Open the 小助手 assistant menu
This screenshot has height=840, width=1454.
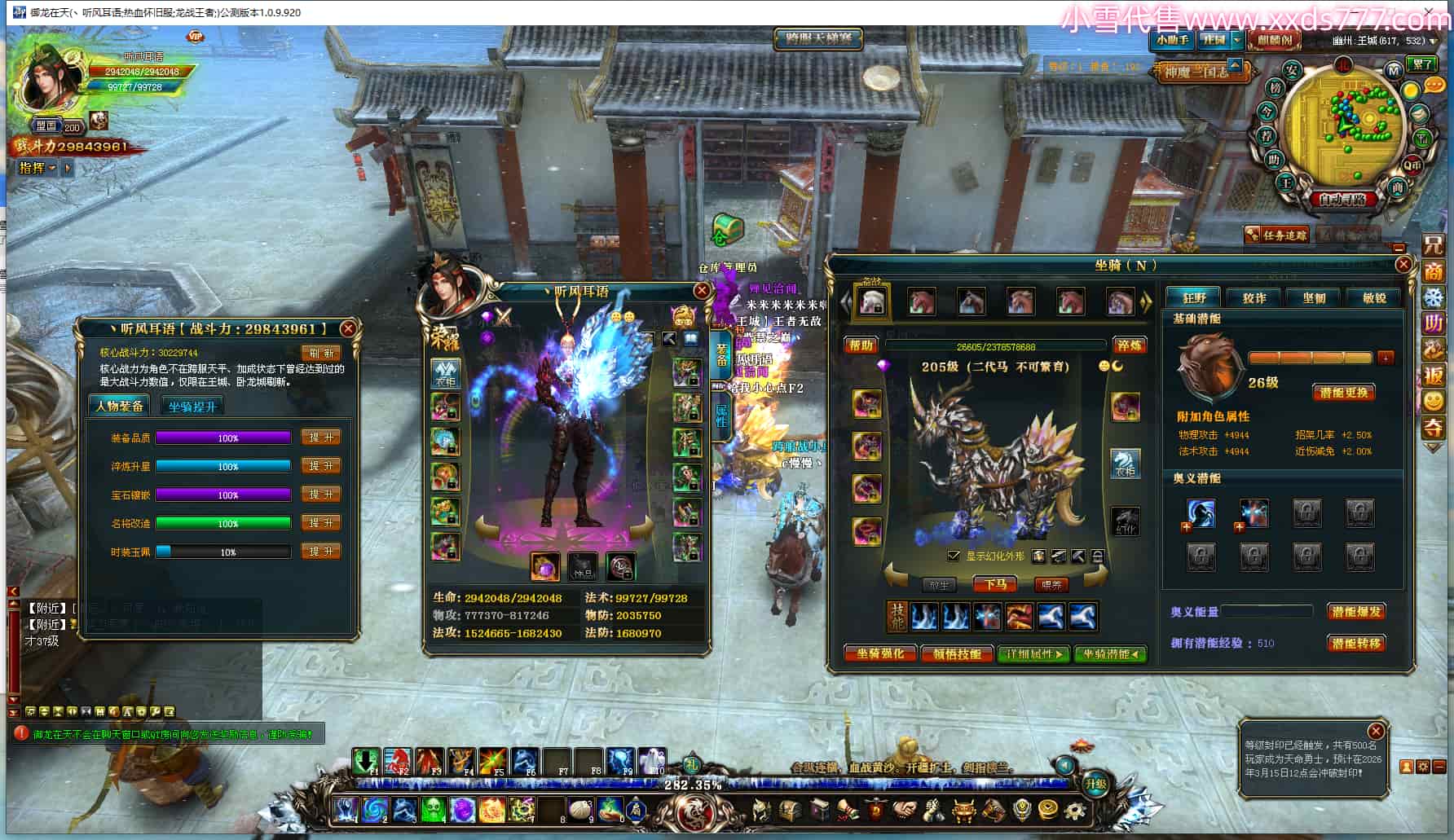[1171, 40]
